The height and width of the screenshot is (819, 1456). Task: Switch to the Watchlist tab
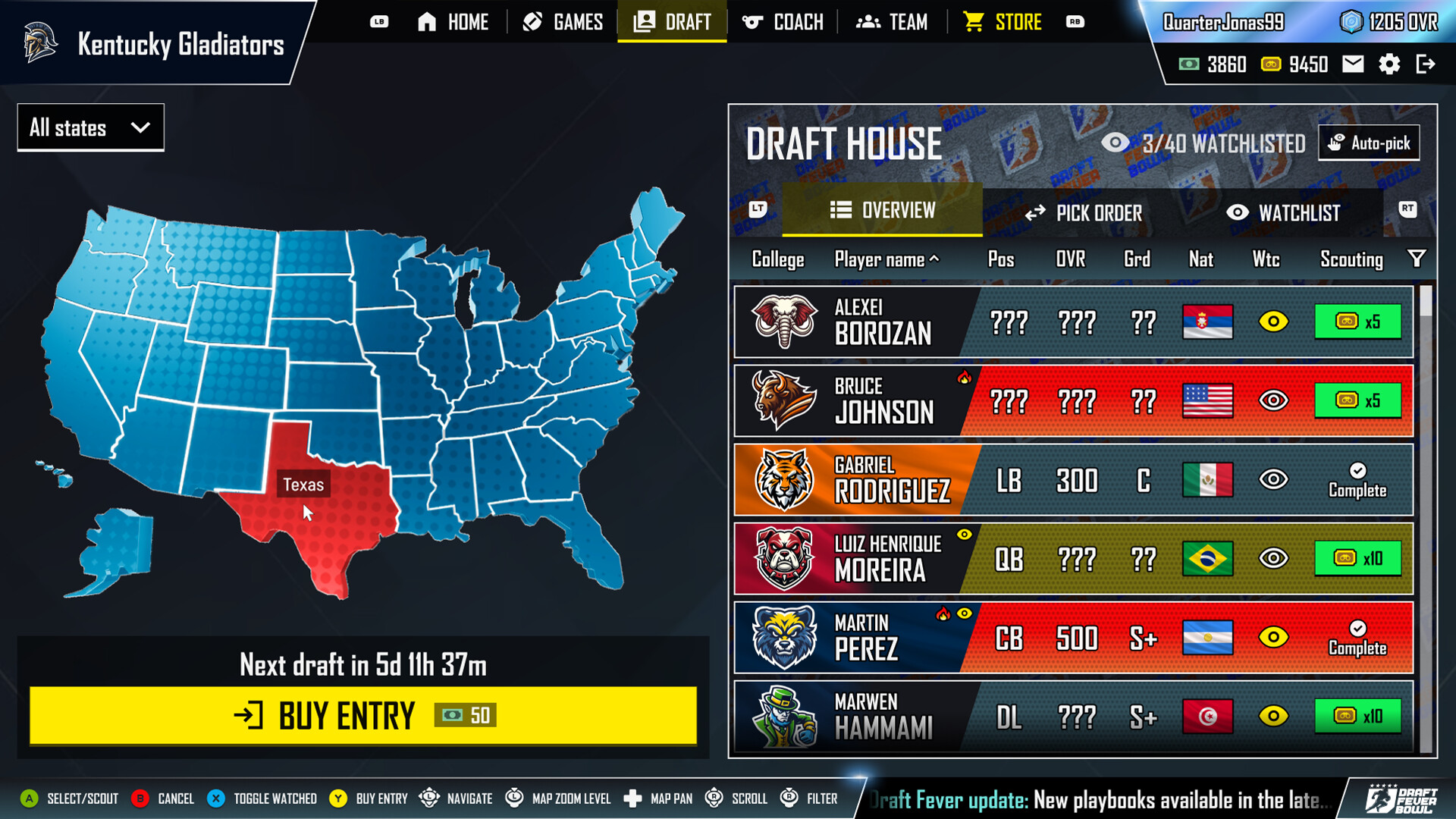1286,213
